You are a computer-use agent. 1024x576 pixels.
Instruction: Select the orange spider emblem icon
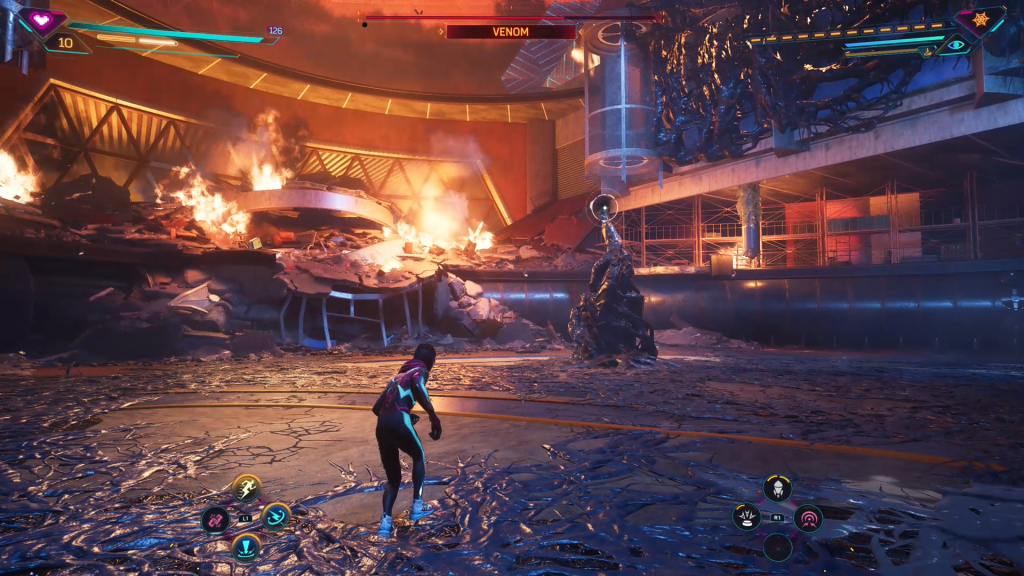point(980,19)
